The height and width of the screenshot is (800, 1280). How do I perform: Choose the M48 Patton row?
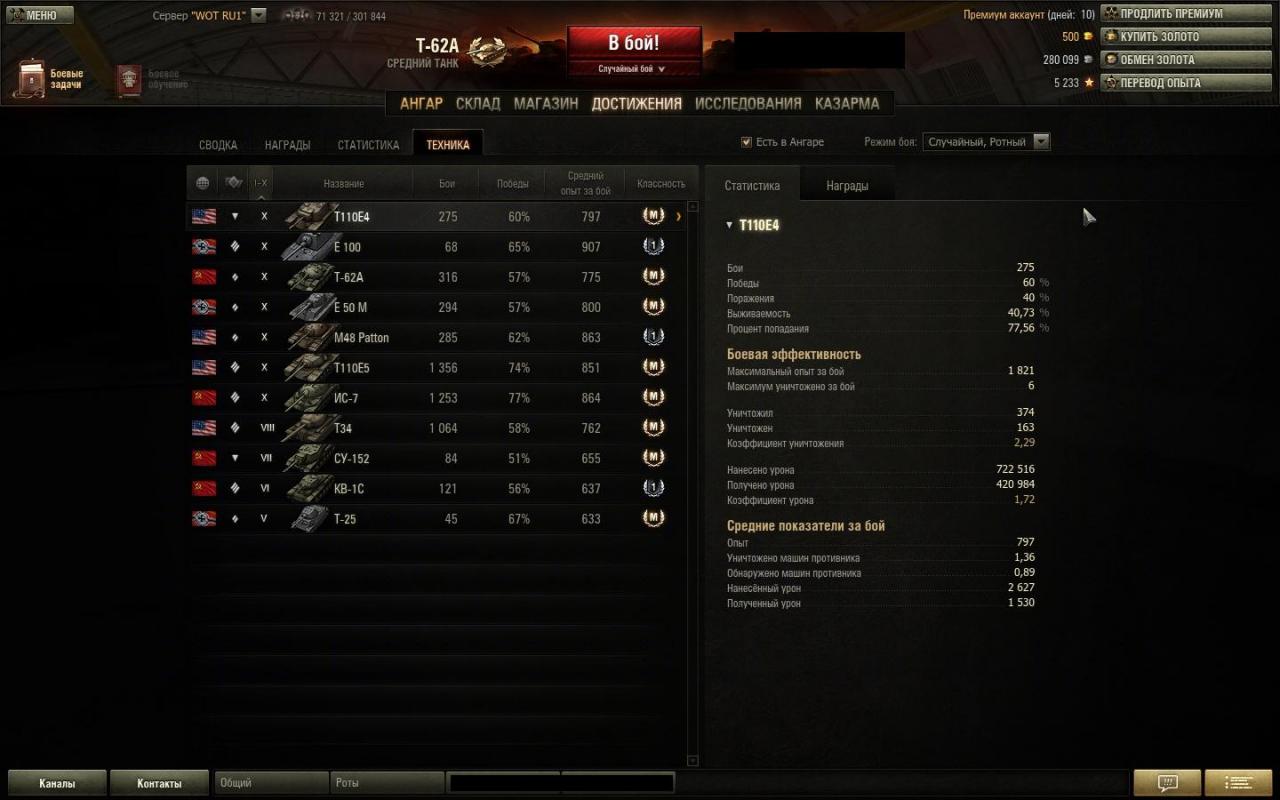coord(440,338)
